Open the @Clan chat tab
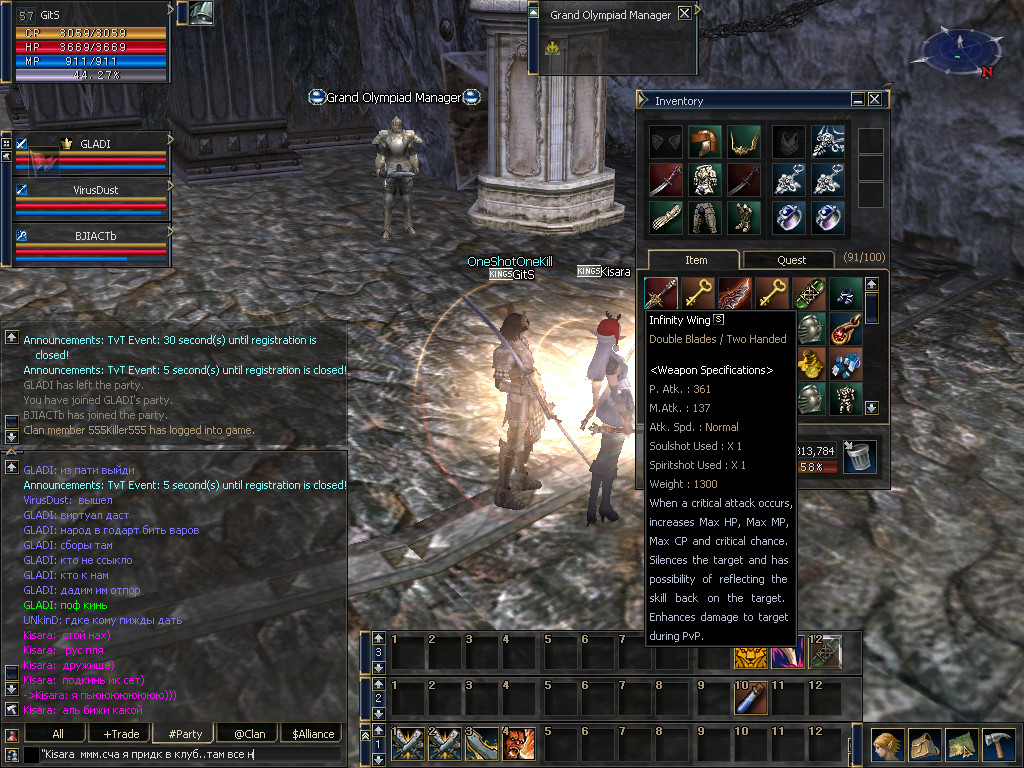Viewport: 1024px width, 768px height. tap(249, 734)
